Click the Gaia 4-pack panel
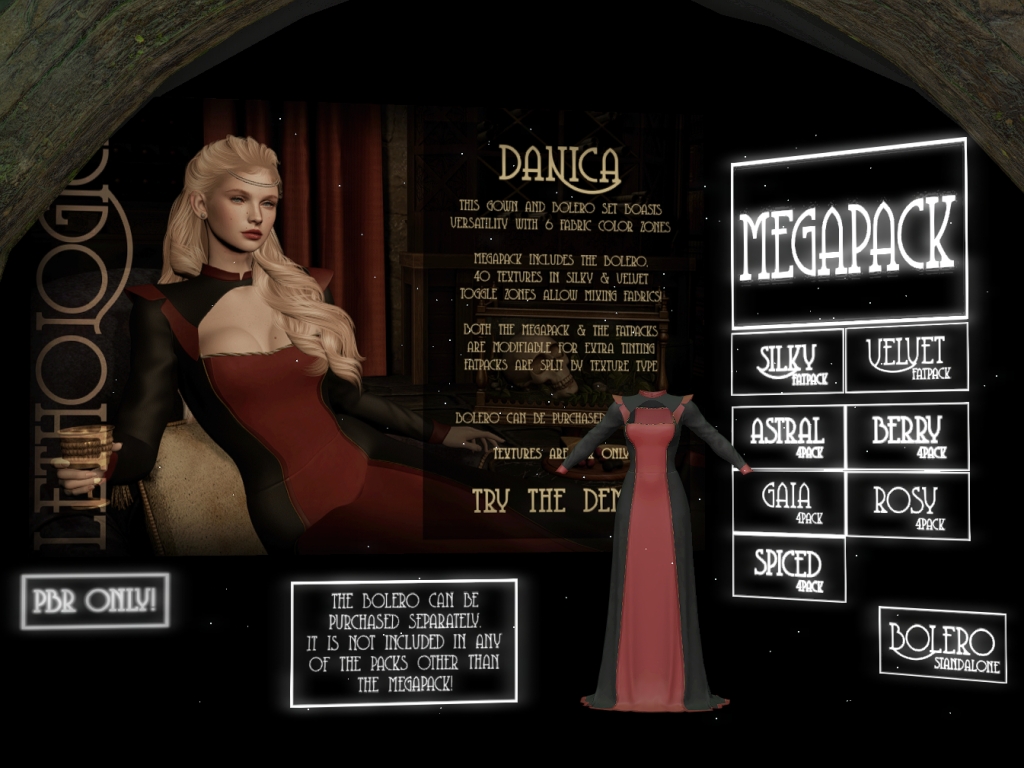This screenshot has width=1024, height=768. coord(788,502)
